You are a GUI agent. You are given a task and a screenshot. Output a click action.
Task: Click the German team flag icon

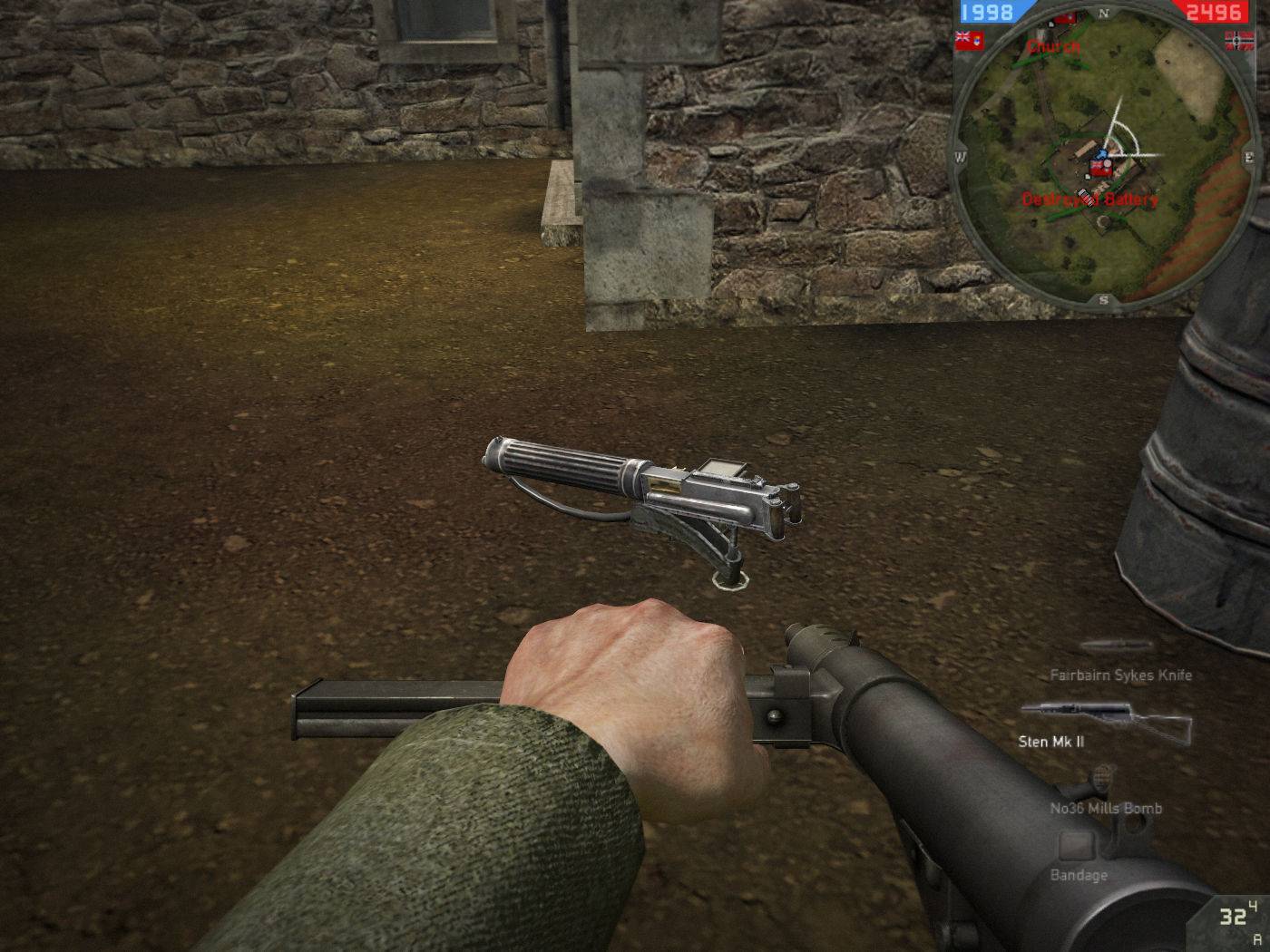tap(1239, 40)
